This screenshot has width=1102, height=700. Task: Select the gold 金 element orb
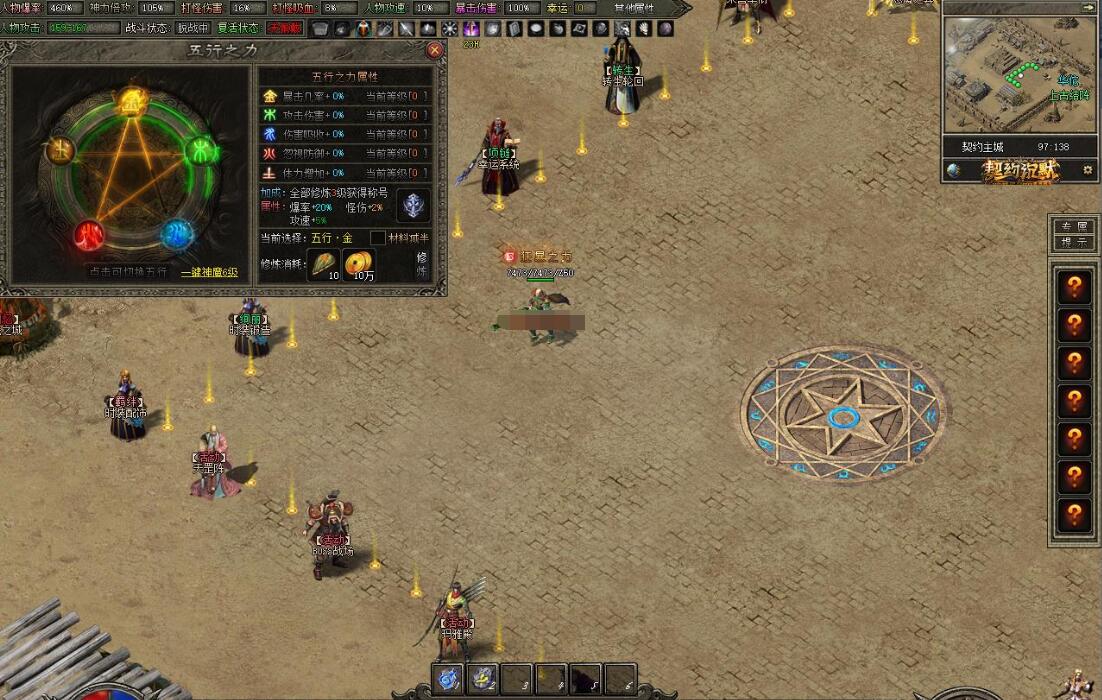[130, 101]
